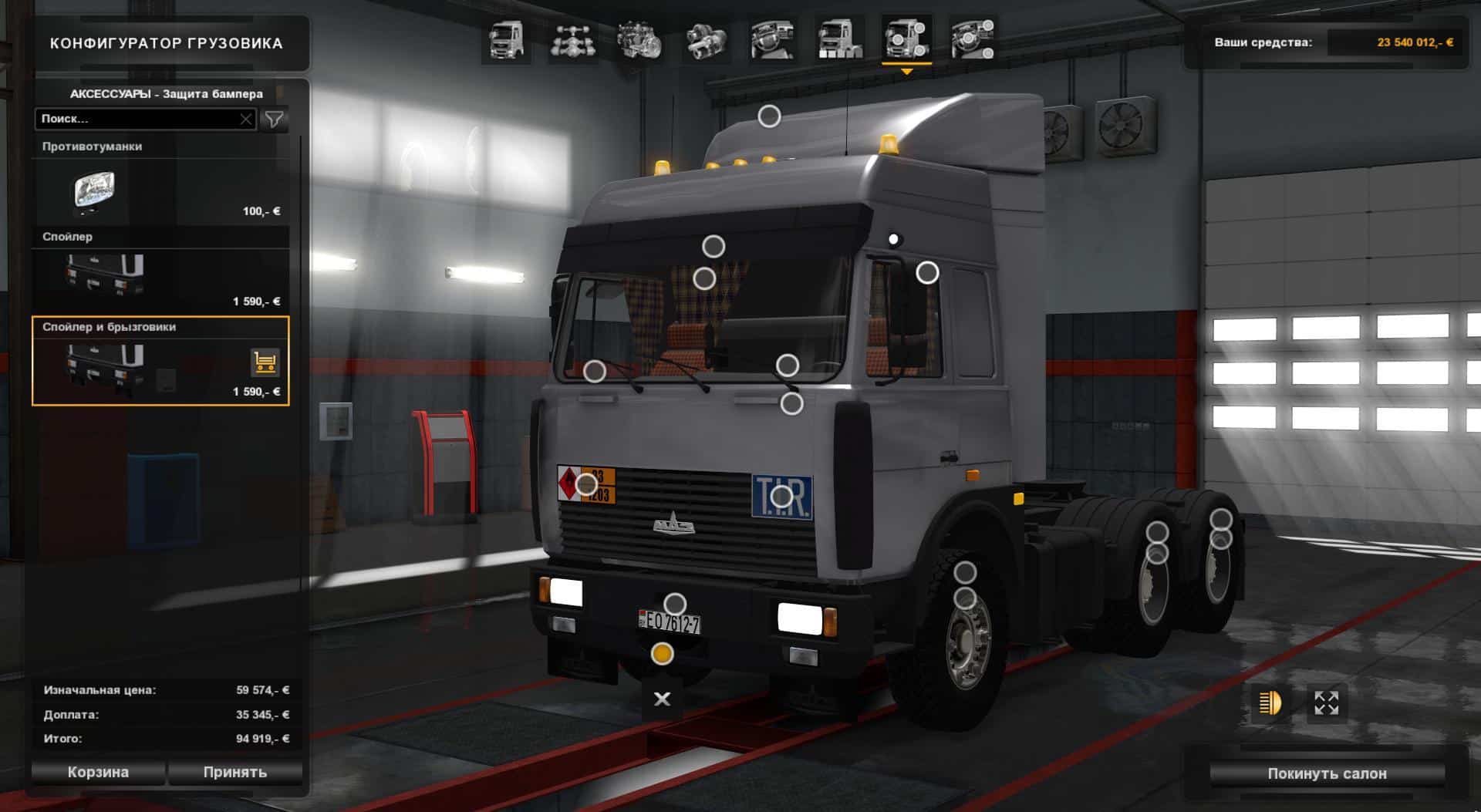Switch to the truck cabin tab
The width and height of the screenshot is (1481, 812).
(x=506, y=39)
